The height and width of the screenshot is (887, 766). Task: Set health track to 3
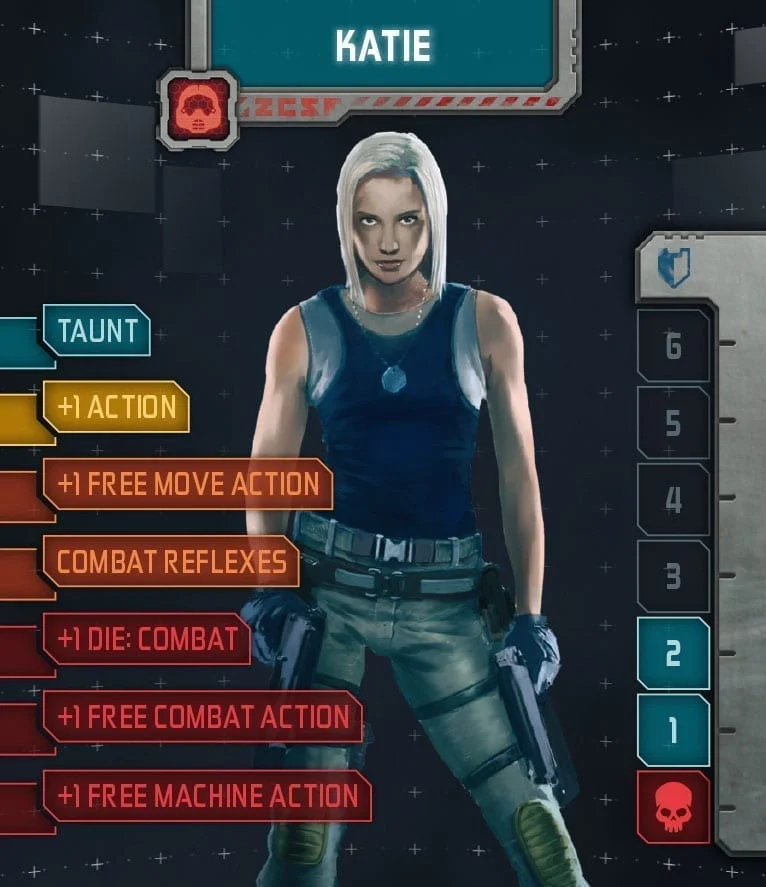pos(673,576)
